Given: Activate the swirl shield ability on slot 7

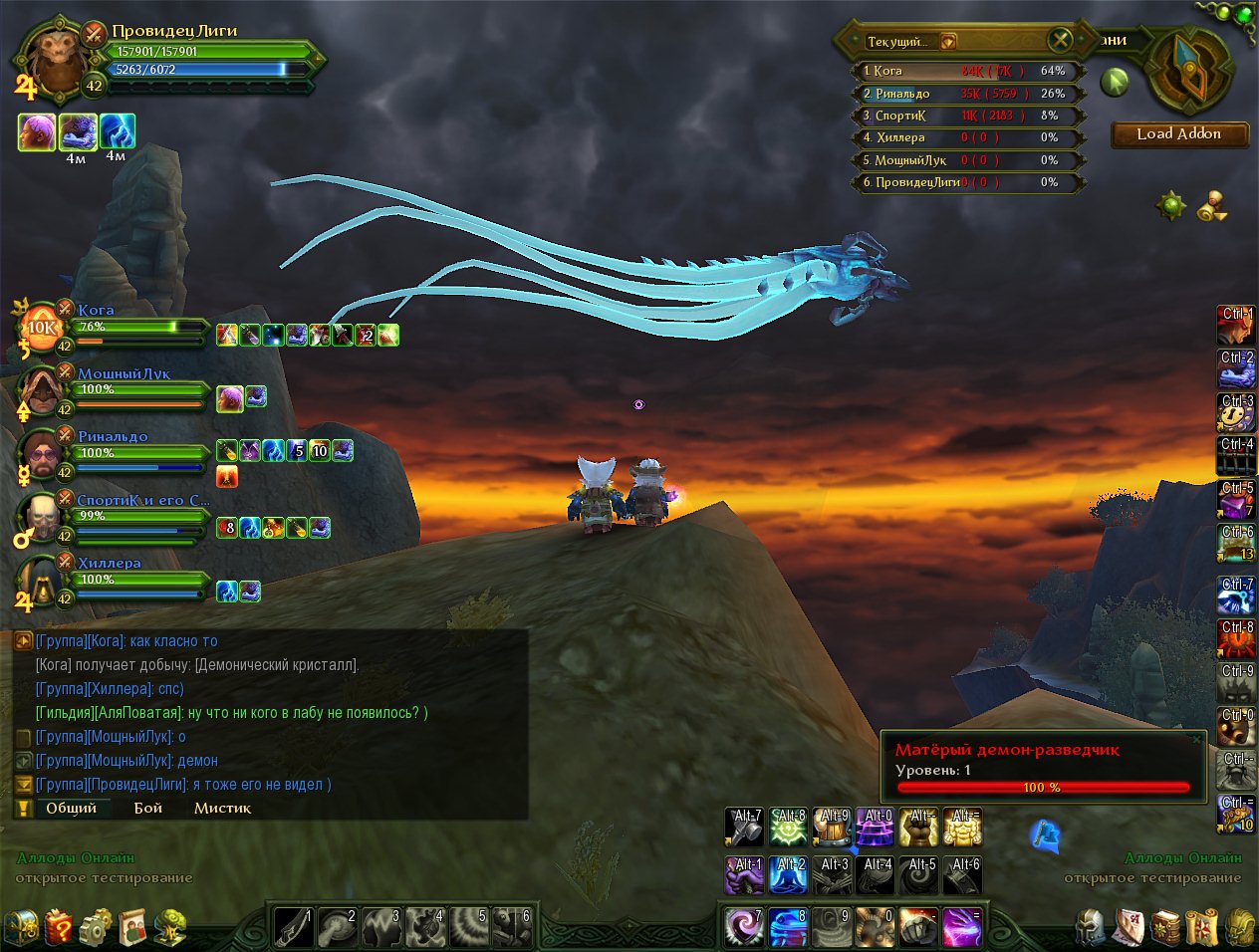Looking at the screenshot, I should [x=744, y=927].
